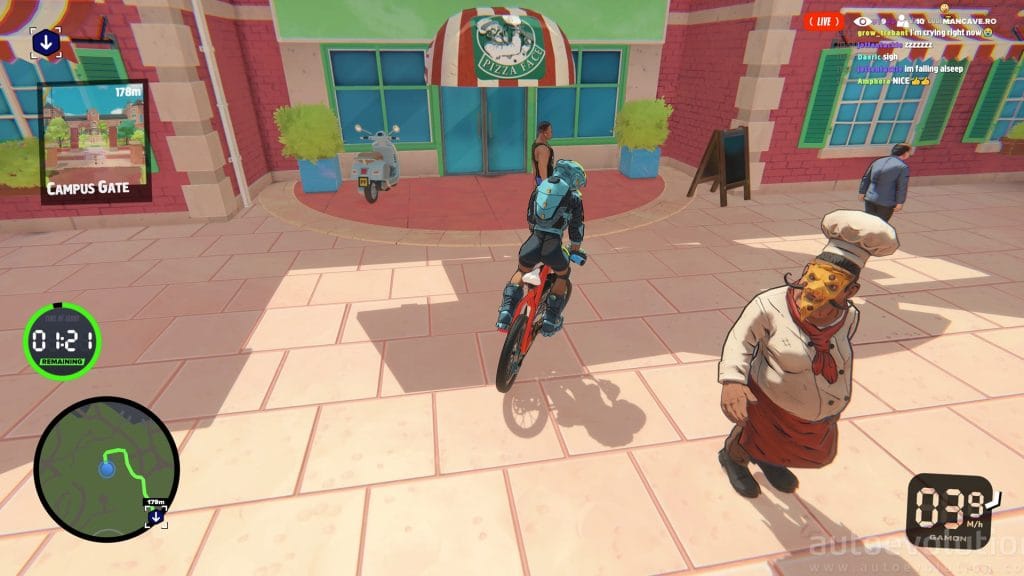Click the eye viewer-count icon
This screenshot has height=576, width=1024.
tap(862, 20)
